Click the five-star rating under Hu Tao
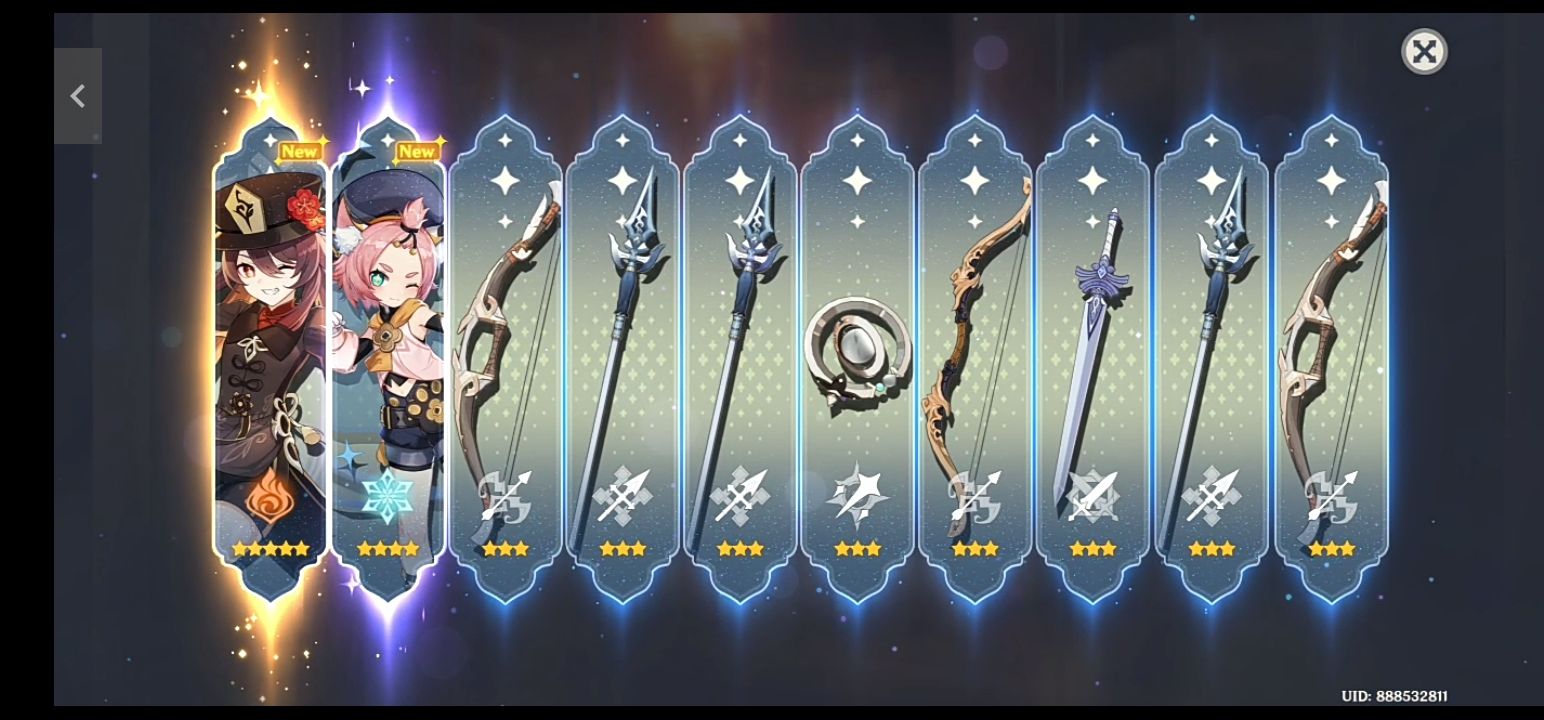This screenshot has width=1544, height=720. pos(268,547)
